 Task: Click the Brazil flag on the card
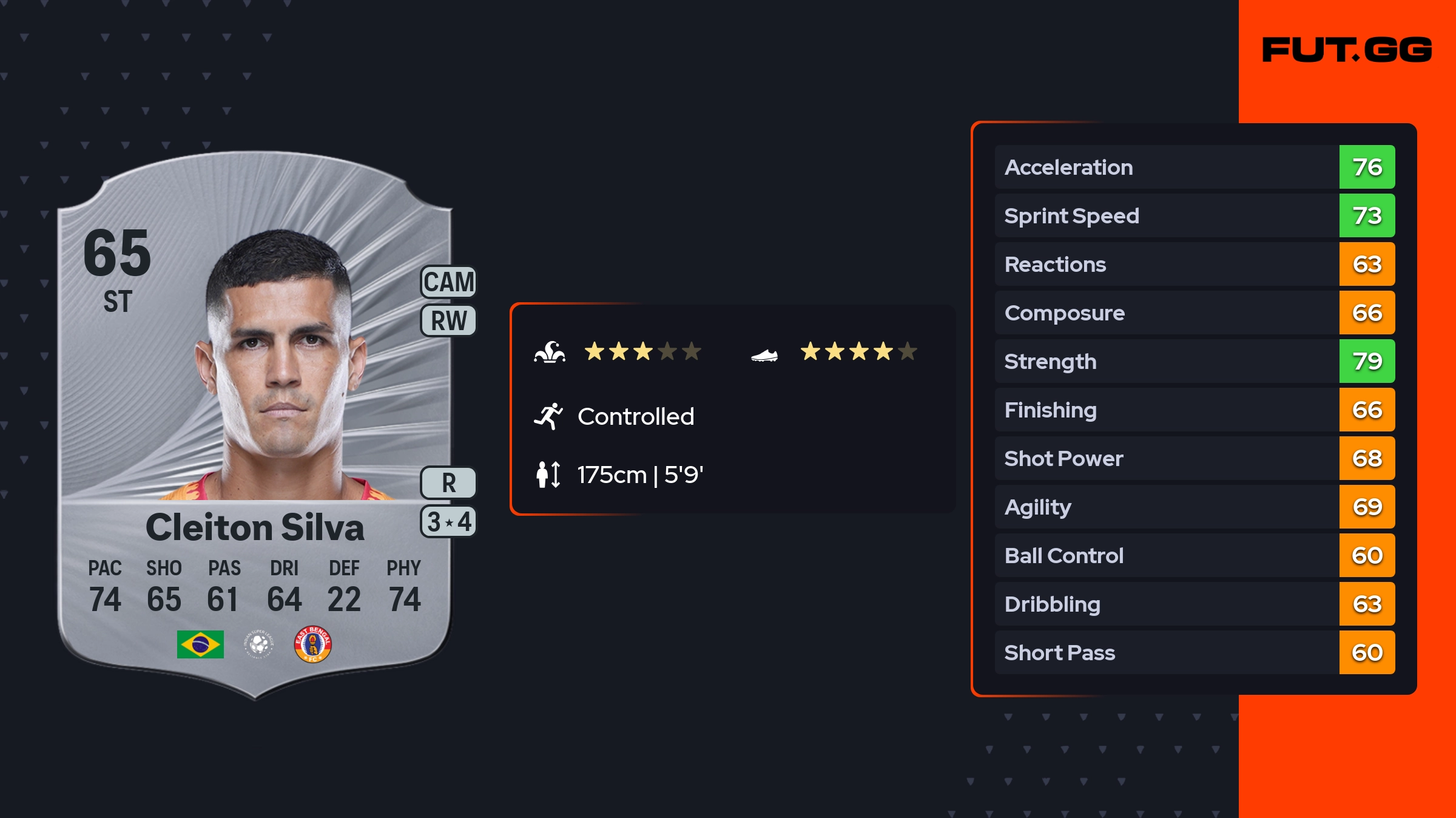[200, 644]
